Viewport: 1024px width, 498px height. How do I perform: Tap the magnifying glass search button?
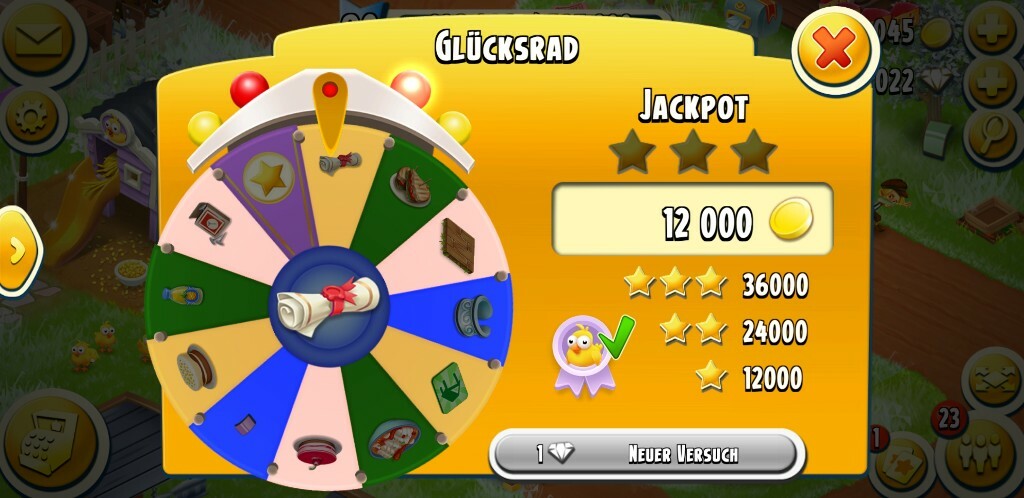pyautogui.click(x=992, y=133)
